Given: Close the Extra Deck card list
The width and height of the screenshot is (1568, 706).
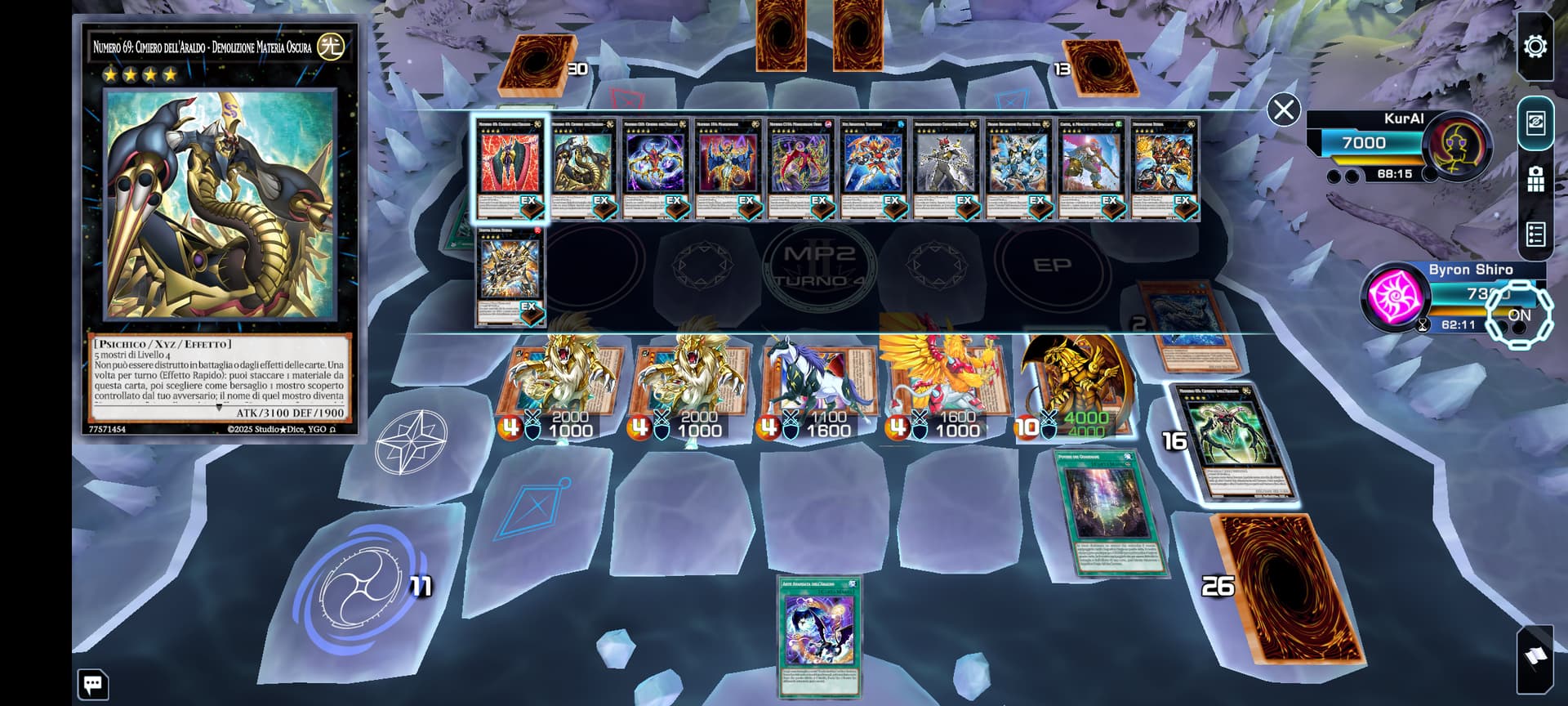Looking at the screenshot, I should click(1283, 109).
